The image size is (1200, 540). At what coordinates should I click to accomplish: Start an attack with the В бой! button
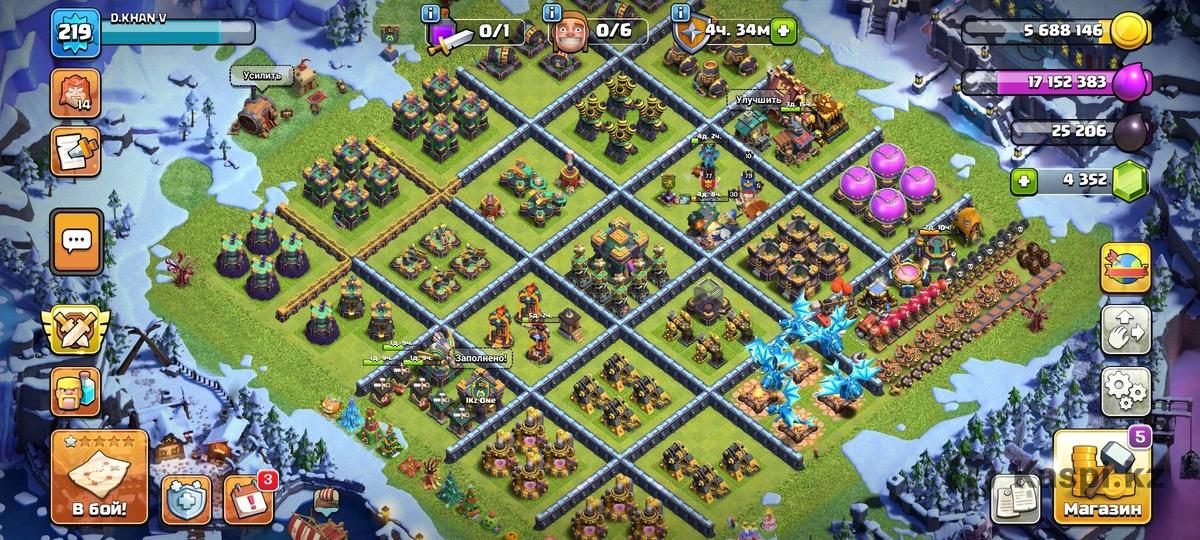99,476
